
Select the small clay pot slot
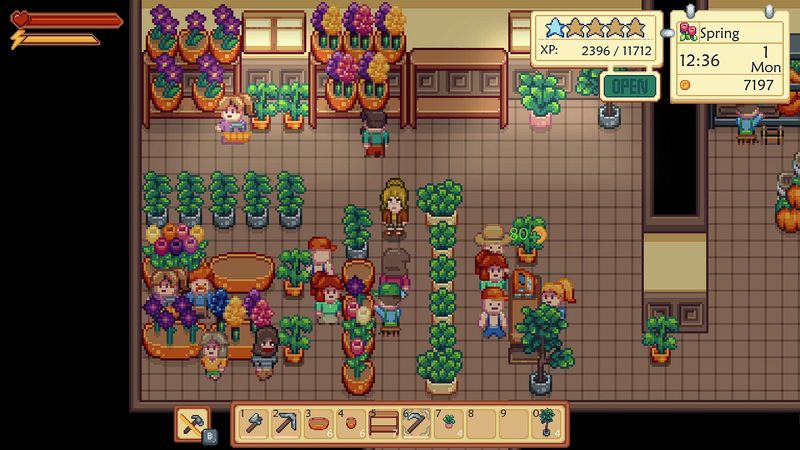351,424
